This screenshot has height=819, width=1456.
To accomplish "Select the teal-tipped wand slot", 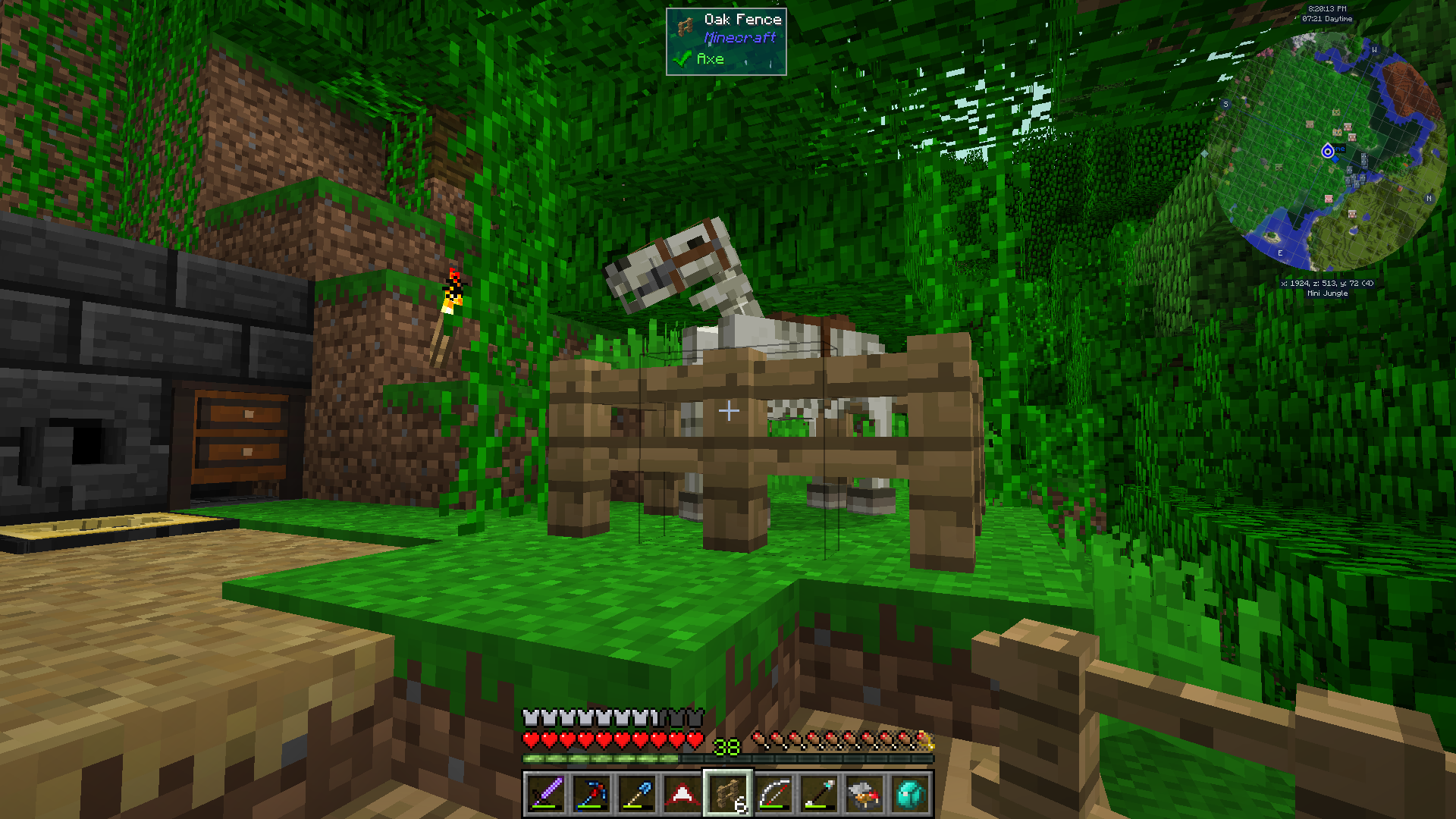I will click(819, 794).
